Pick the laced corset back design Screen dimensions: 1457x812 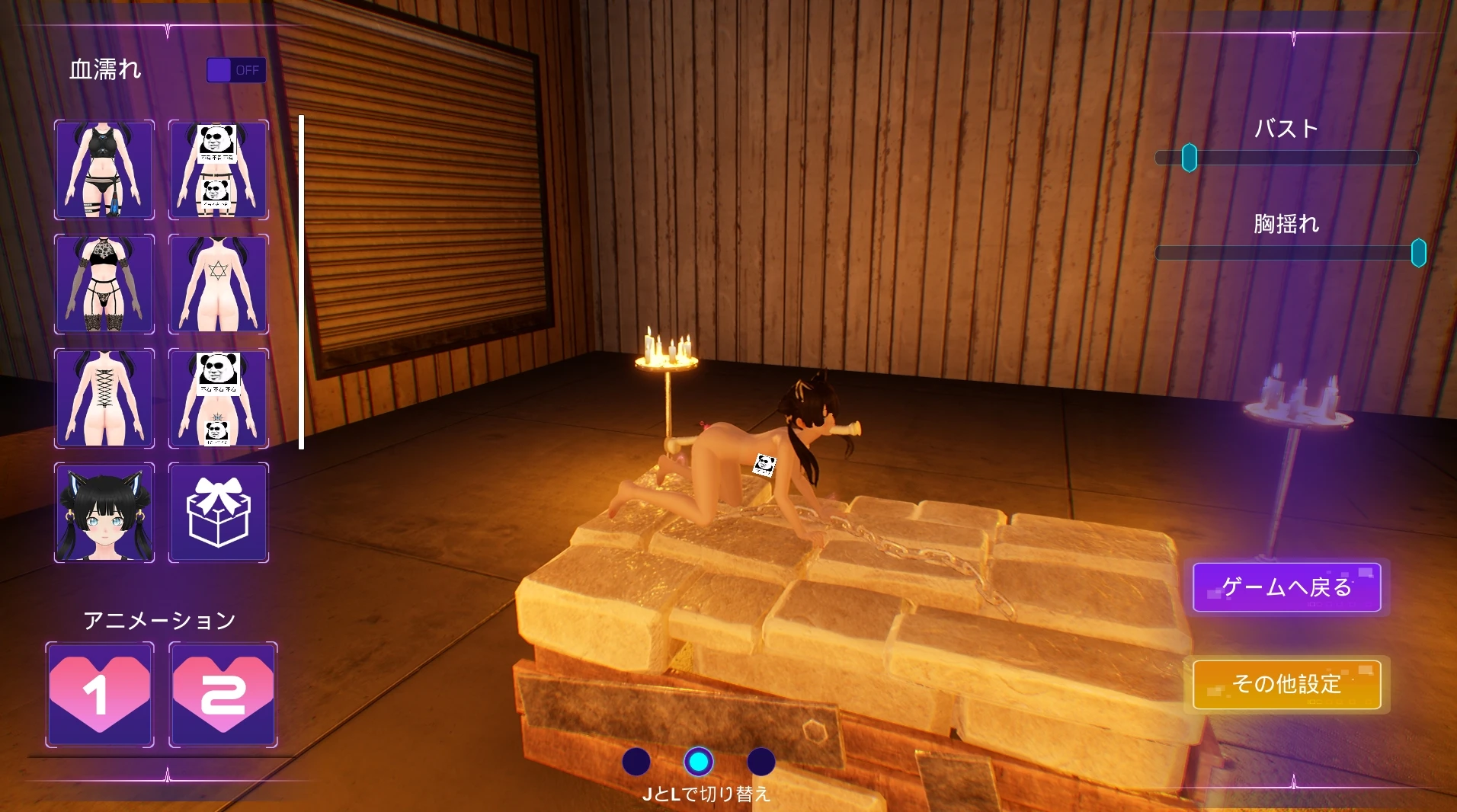coord(104,398)
